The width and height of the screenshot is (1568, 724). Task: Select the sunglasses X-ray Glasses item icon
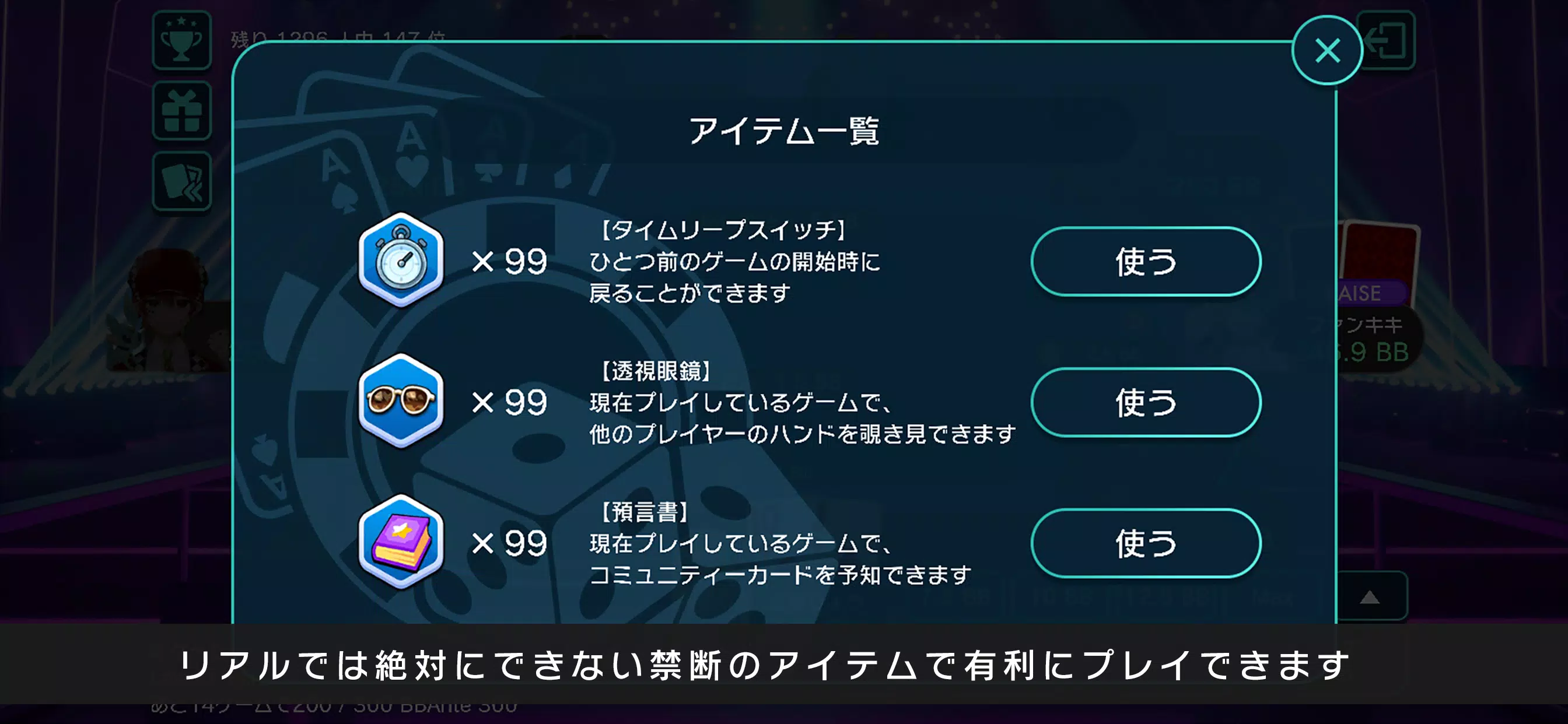(x=401, y=402)
